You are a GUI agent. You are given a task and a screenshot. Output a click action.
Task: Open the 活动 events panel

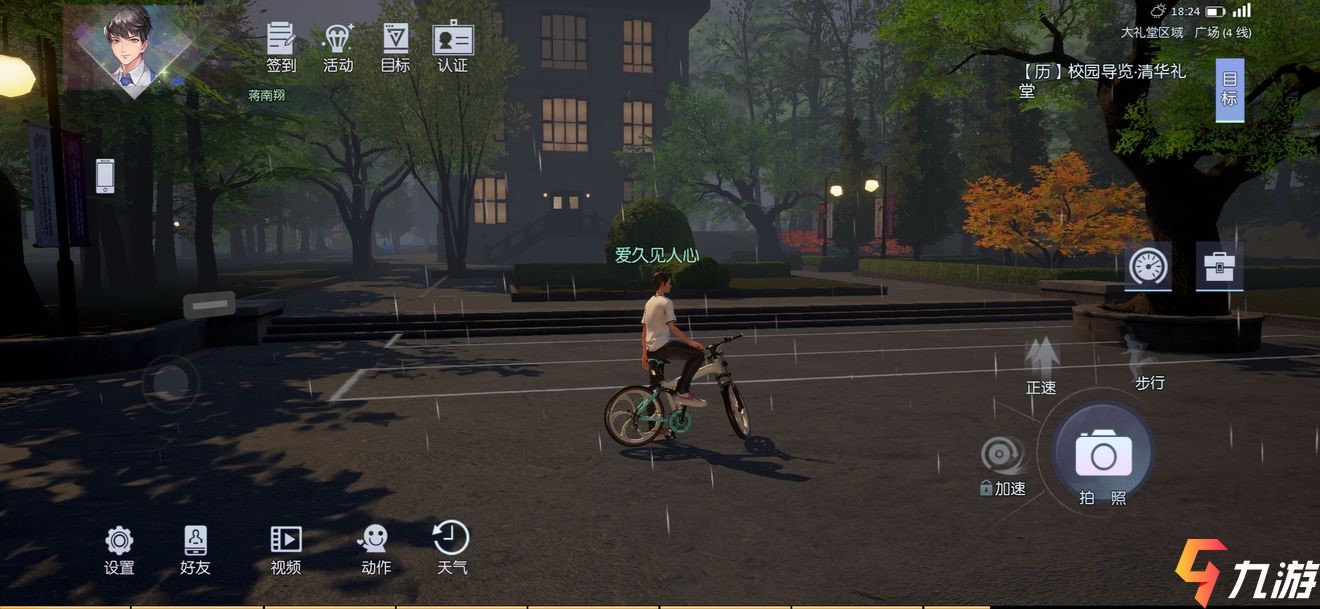click(x=338, y=47)
